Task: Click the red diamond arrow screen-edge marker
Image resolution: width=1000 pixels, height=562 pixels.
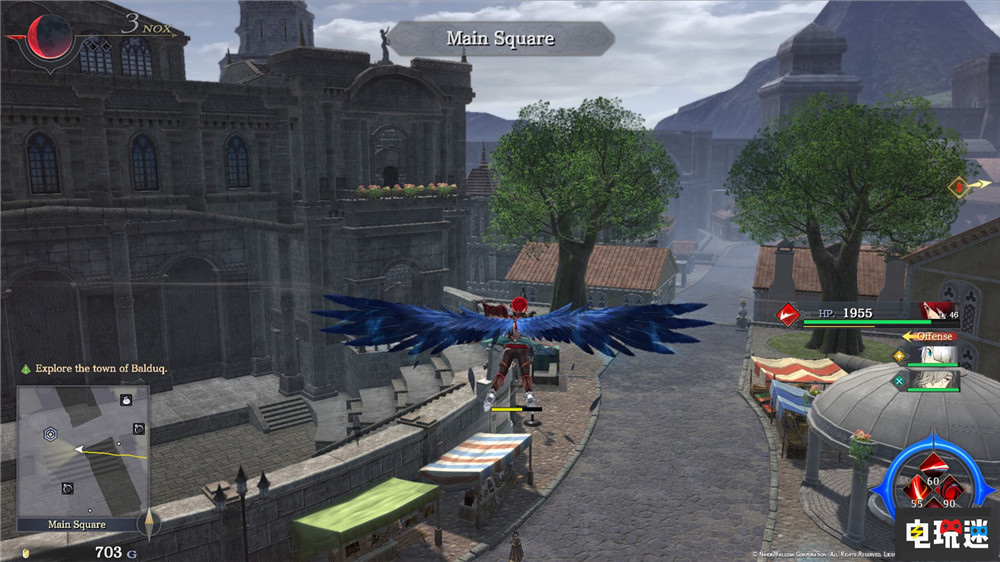Action: 962,186
